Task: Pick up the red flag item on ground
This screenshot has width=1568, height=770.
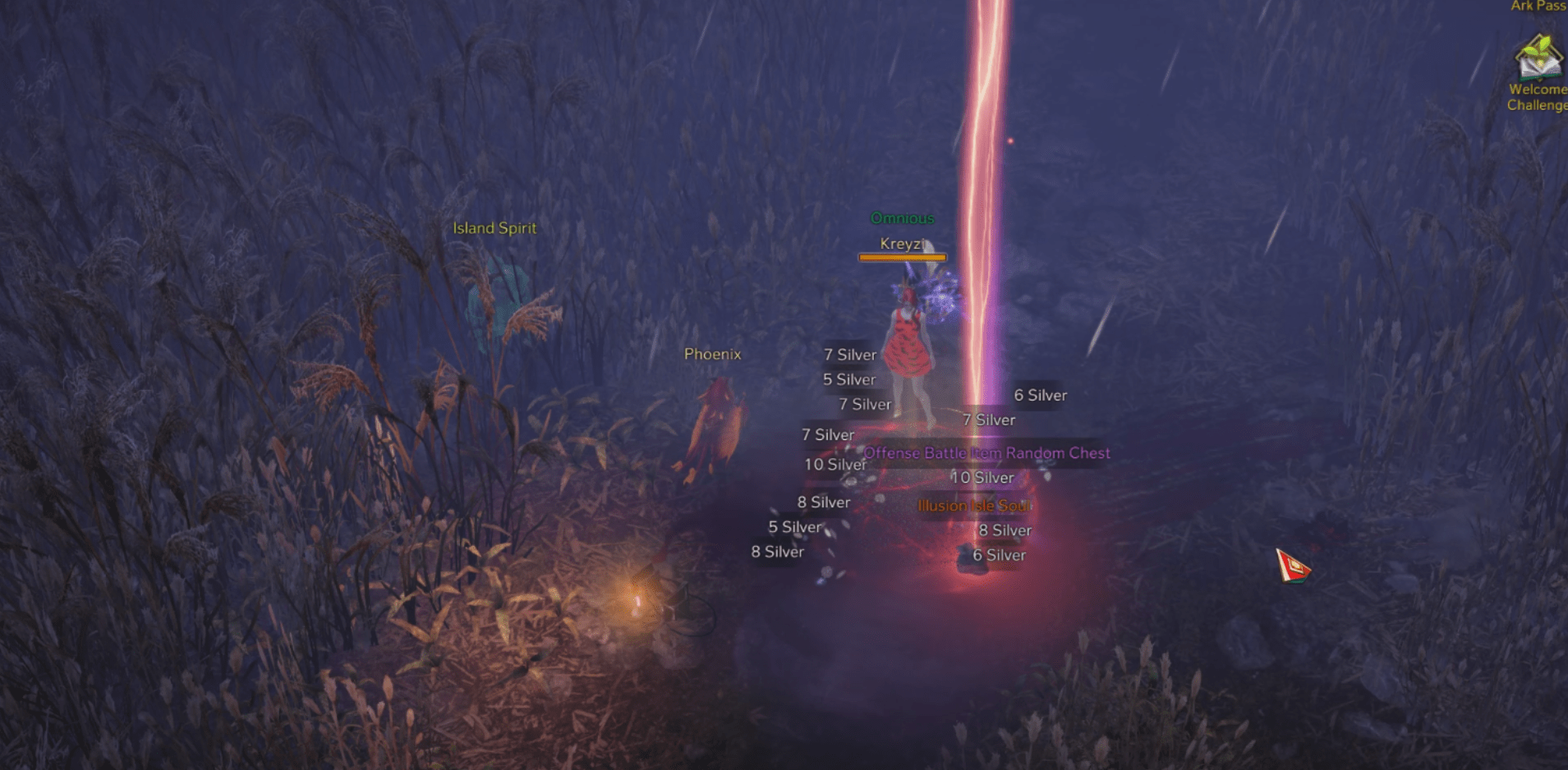Action: click(1294, 566)
